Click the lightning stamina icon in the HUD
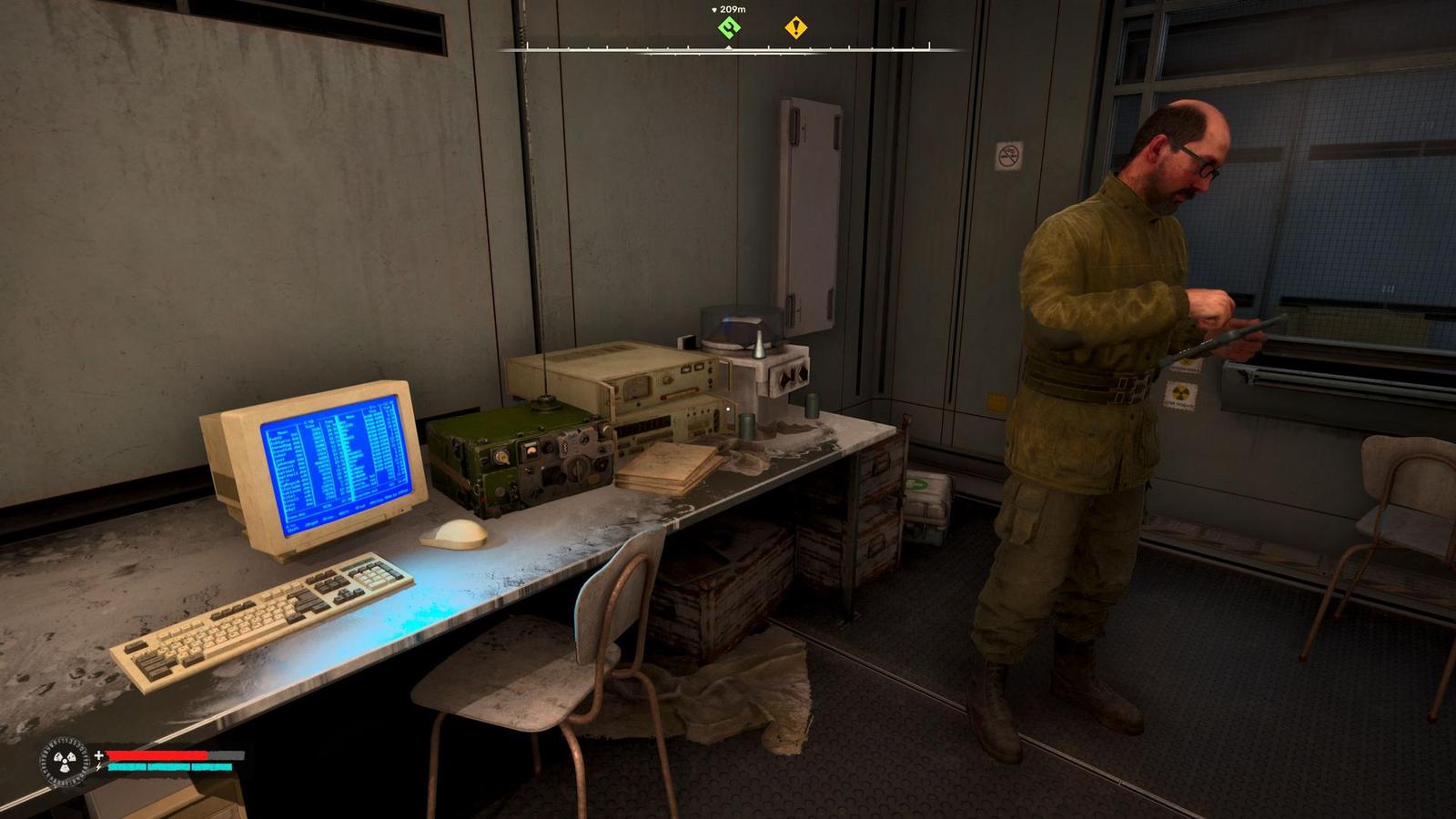The width and height of the screenshot is (1456, 819). pyautogui.click(x=96, y=767)
